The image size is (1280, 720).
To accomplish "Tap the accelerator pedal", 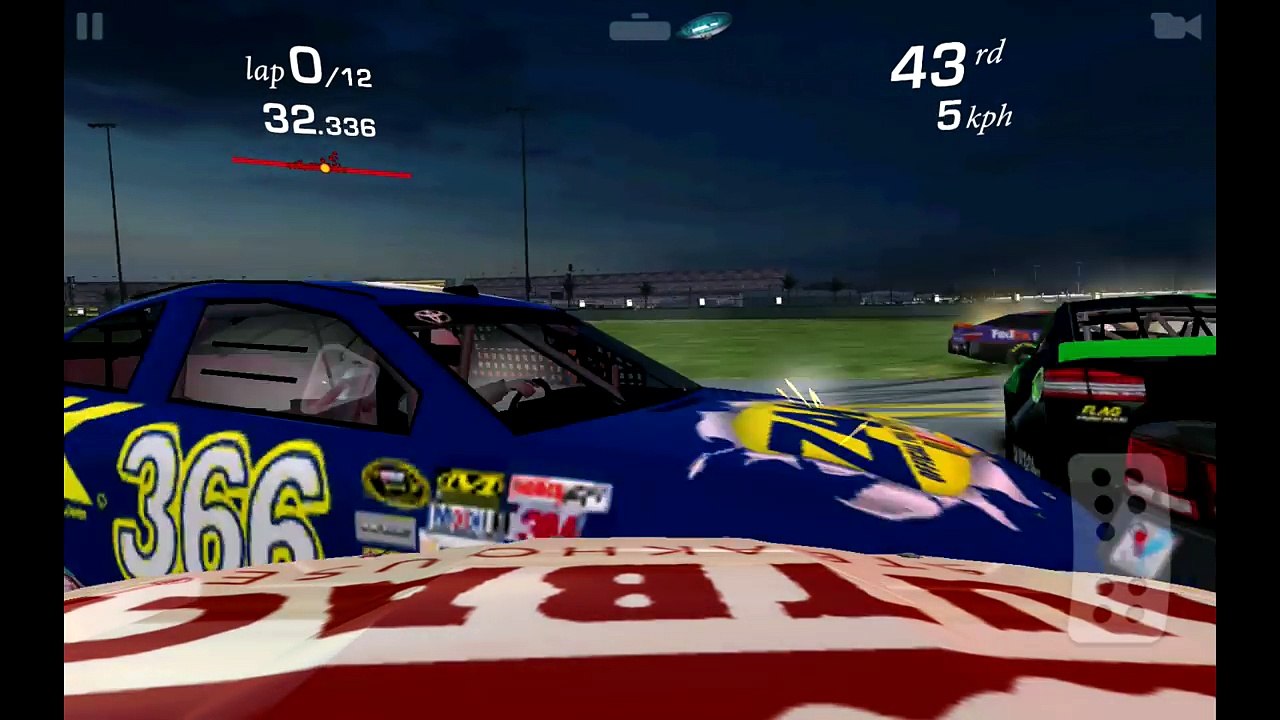I will pos(1119,545).
